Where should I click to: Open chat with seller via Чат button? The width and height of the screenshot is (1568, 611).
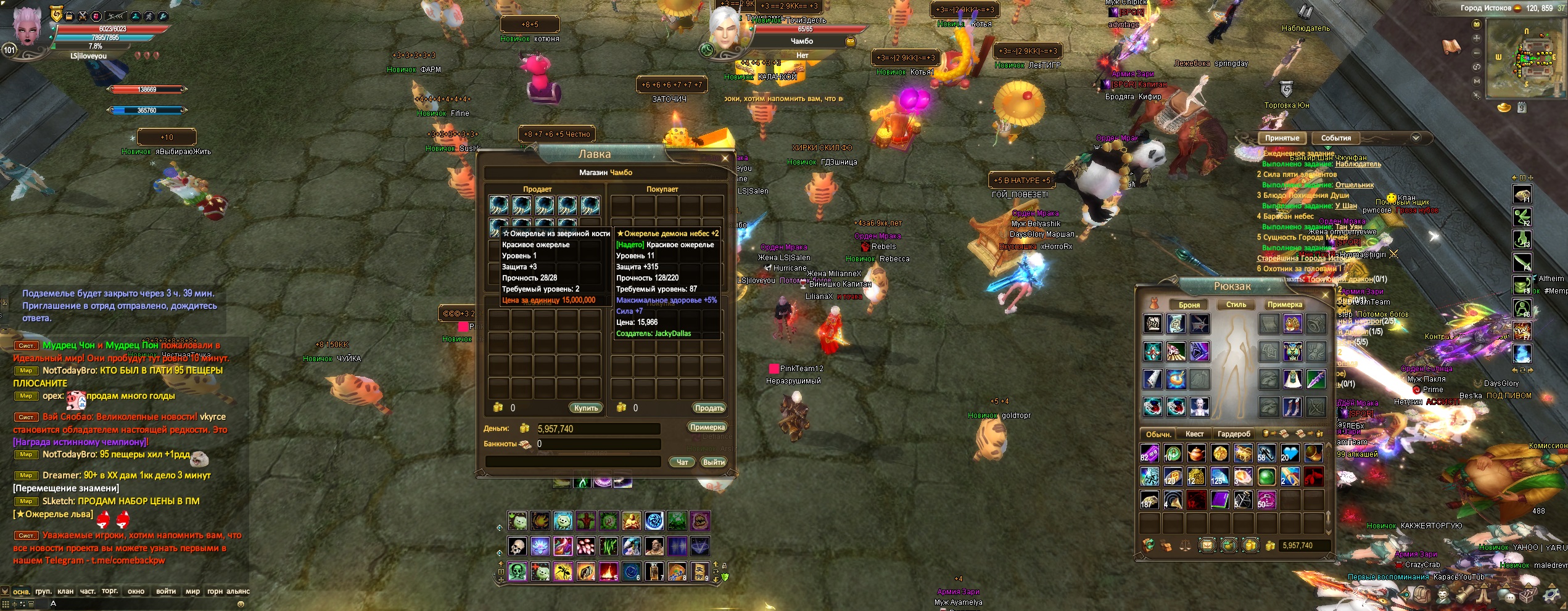682,462
